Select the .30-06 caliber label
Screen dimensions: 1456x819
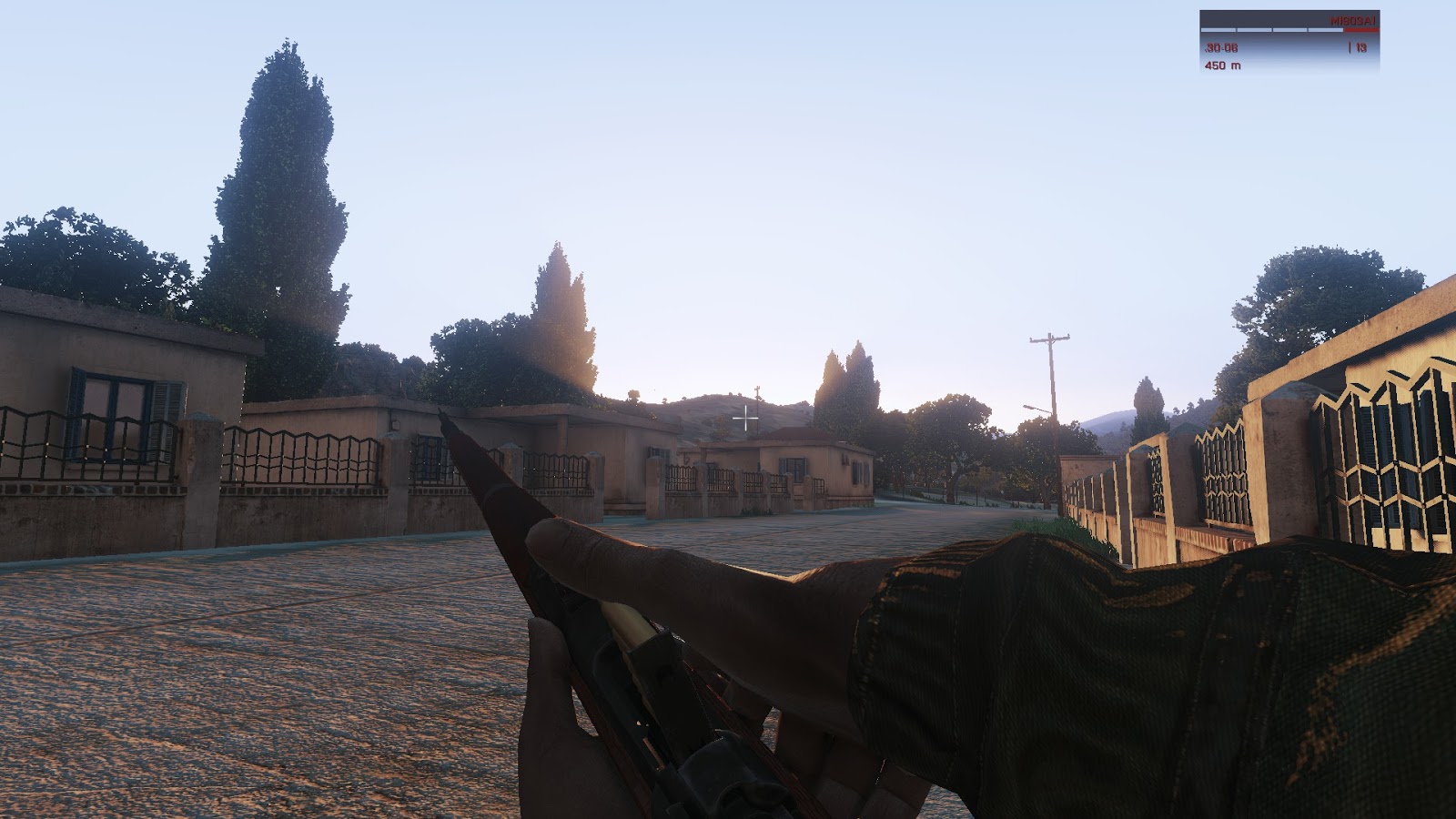point(1222,48)
